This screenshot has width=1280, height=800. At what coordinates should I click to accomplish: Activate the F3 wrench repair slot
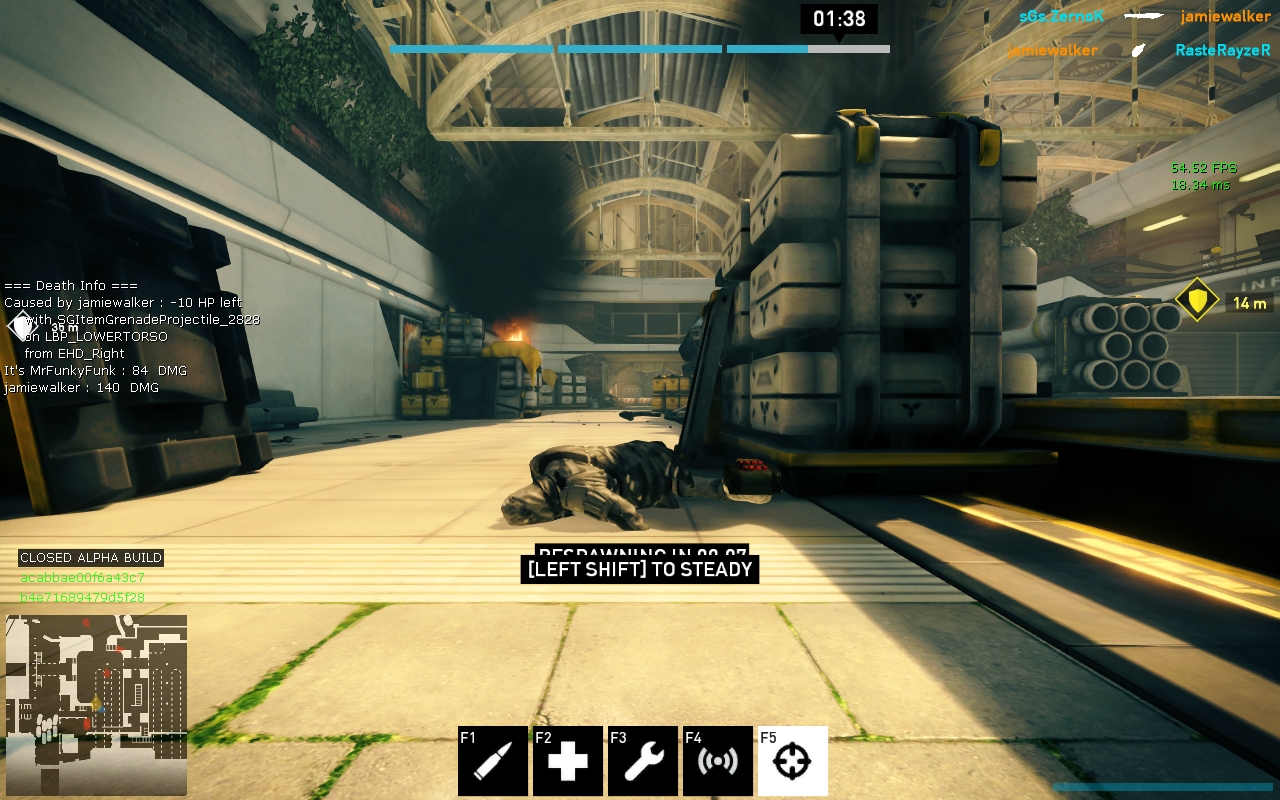[x=643, y=761]
